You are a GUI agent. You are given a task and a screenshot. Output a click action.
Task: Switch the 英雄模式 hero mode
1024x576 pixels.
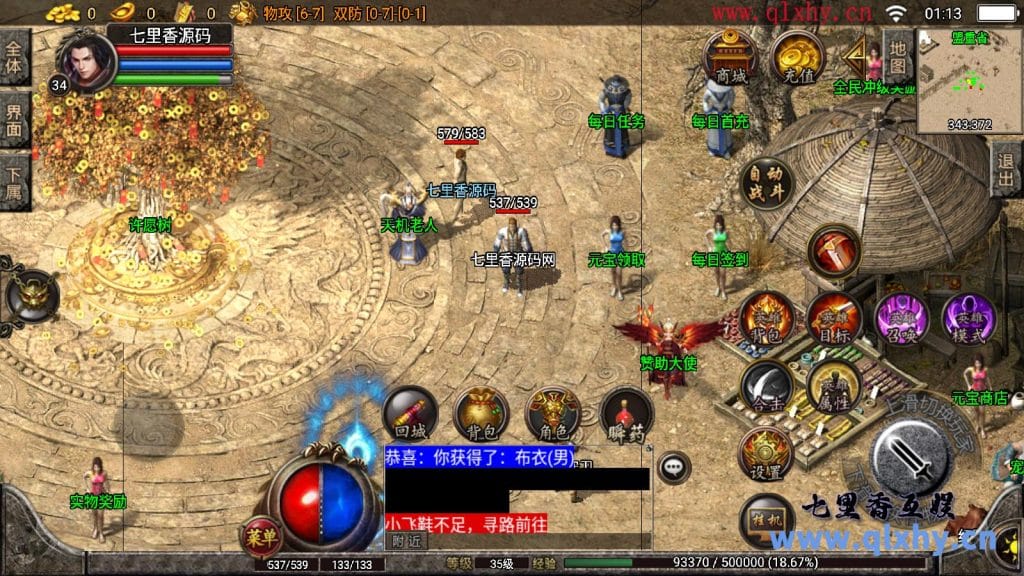tap(968, 318)
